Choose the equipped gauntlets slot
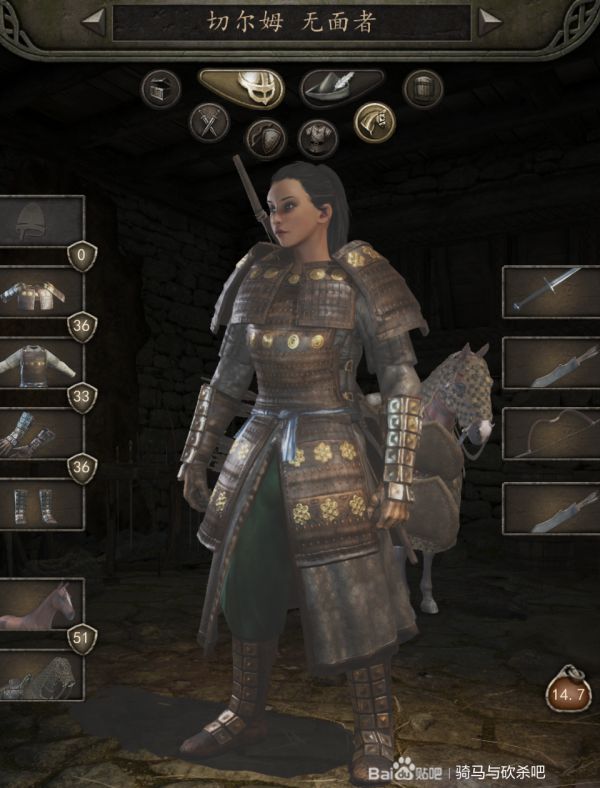This screenshot has height=788, width=600. pos(40,433)
